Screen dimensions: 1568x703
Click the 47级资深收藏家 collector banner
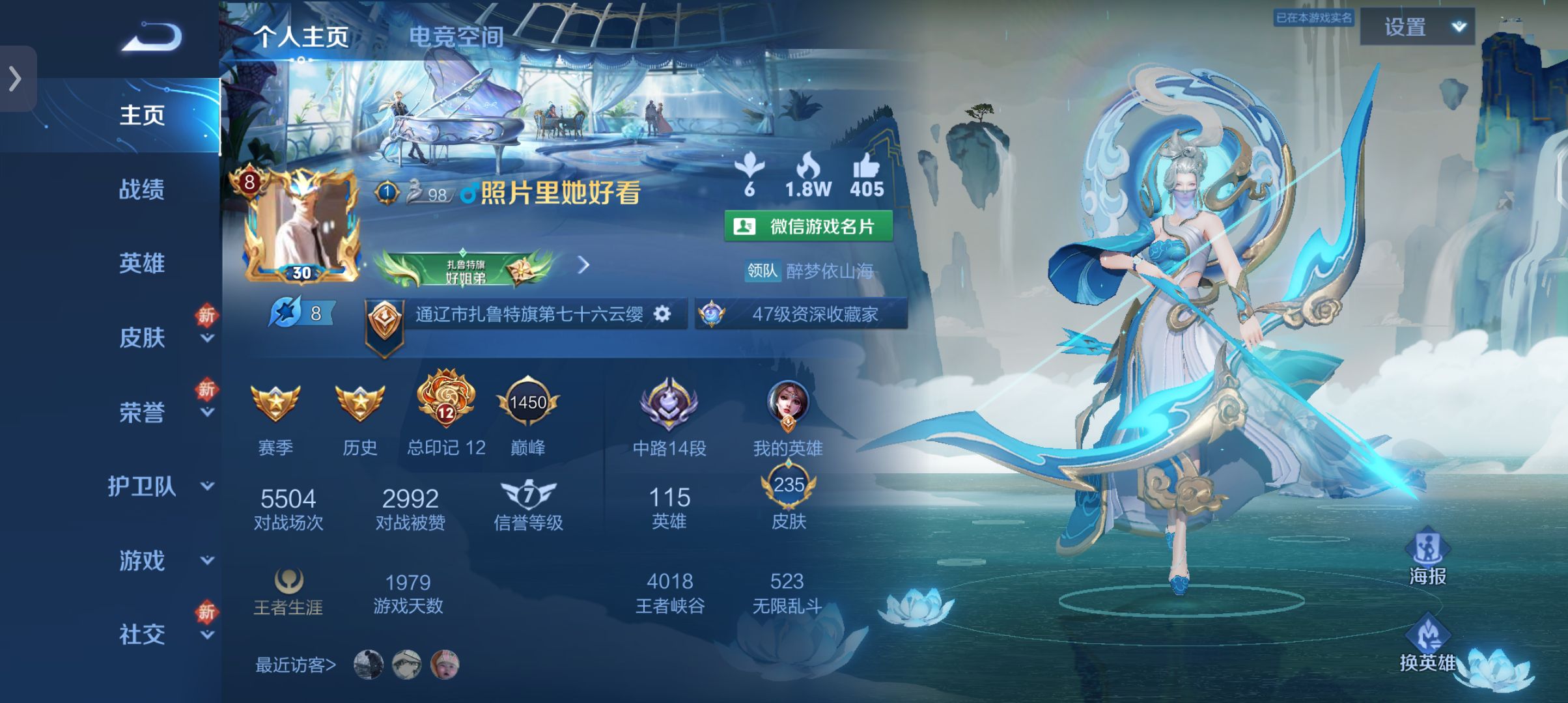tap(802, 314)
